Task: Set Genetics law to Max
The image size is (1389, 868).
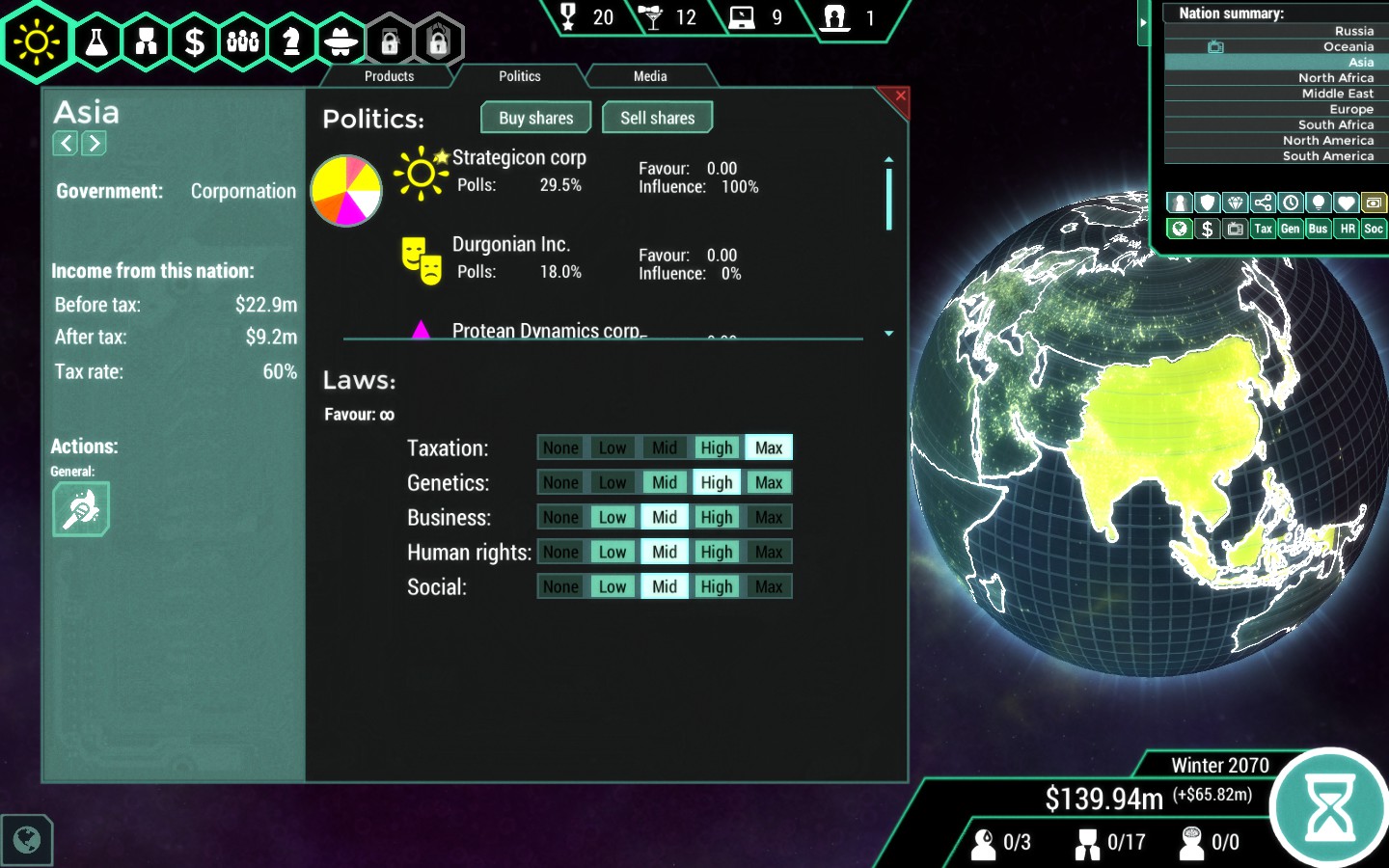Action: (768, 482)
